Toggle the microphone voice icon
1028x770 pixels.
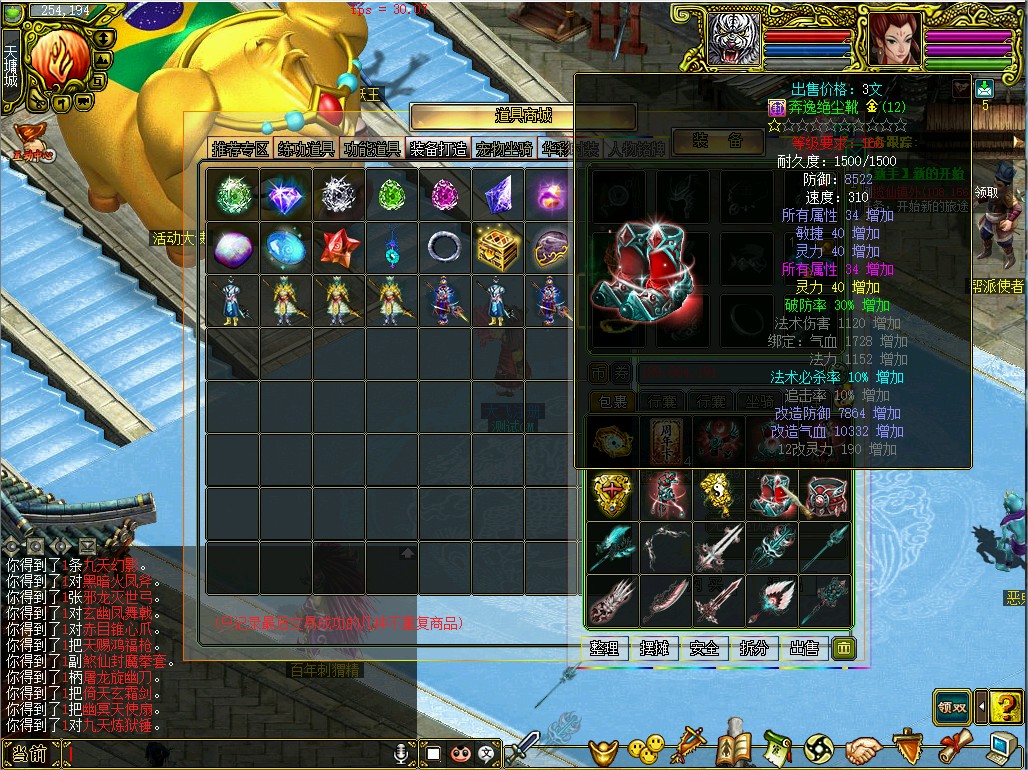click(x=404, y=753)
